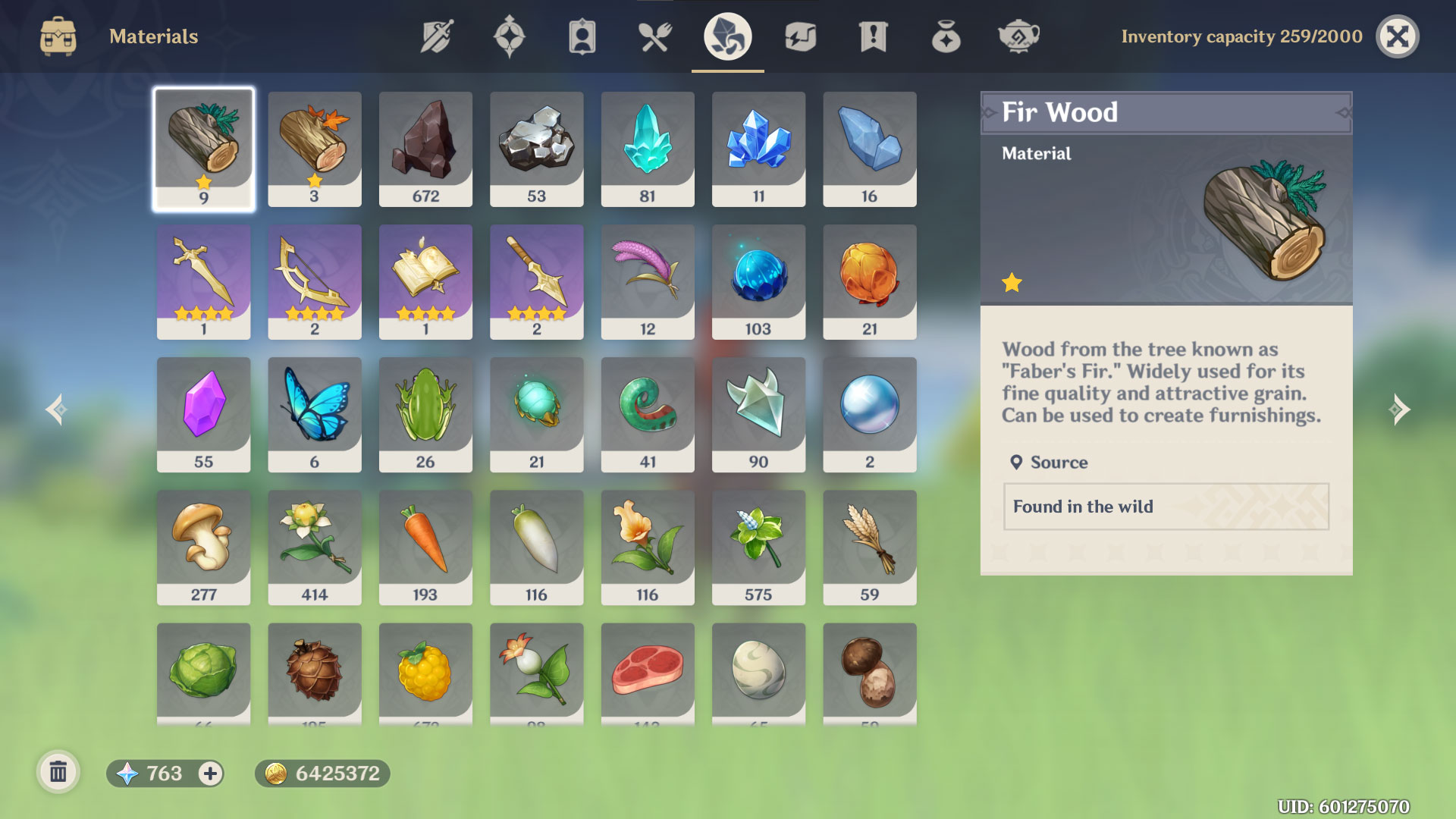View the Quest Items tab

point(871,36)
